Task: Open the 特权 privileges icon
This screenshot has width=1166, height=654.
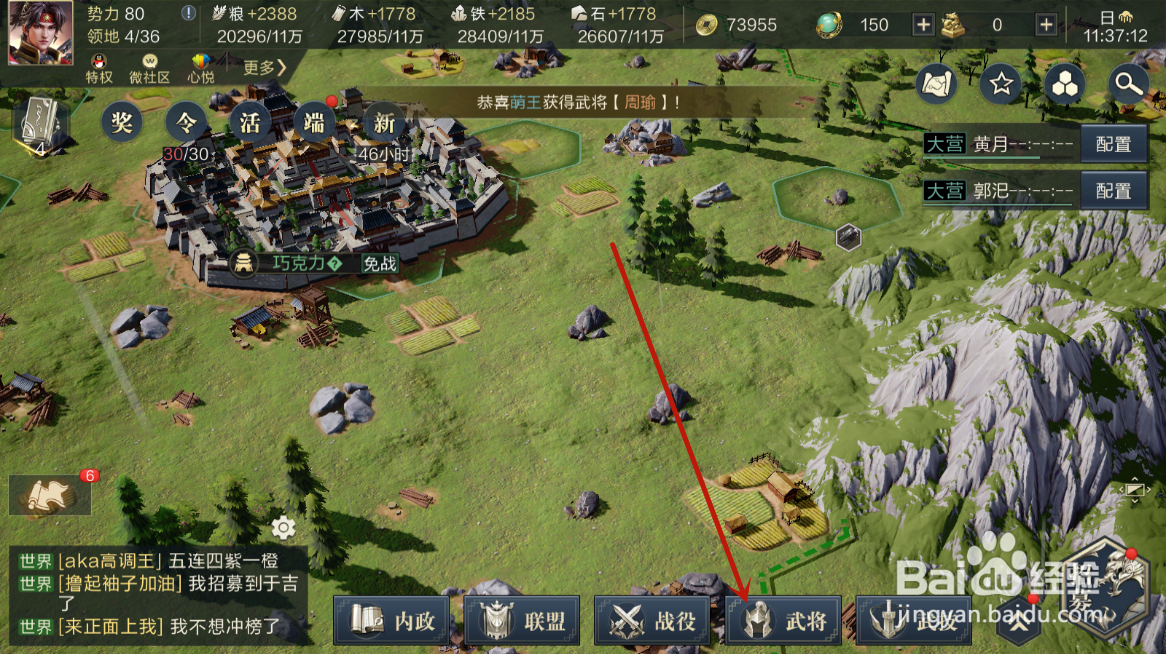Action: (x=99, y=68)
